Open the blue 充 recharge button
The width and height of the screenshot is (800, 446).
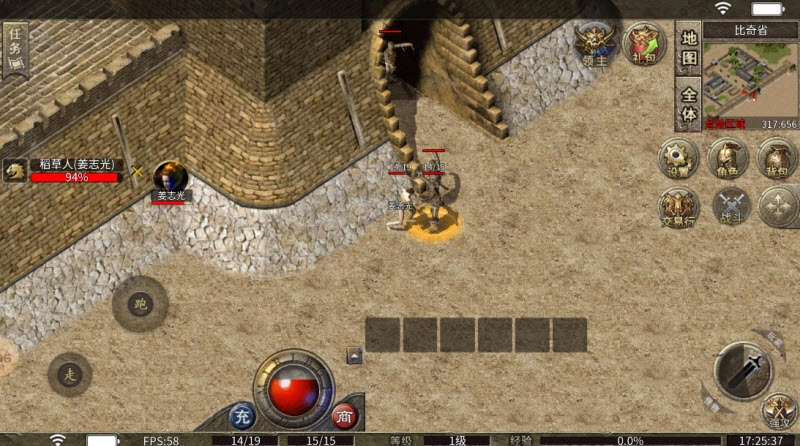(242, 415)
